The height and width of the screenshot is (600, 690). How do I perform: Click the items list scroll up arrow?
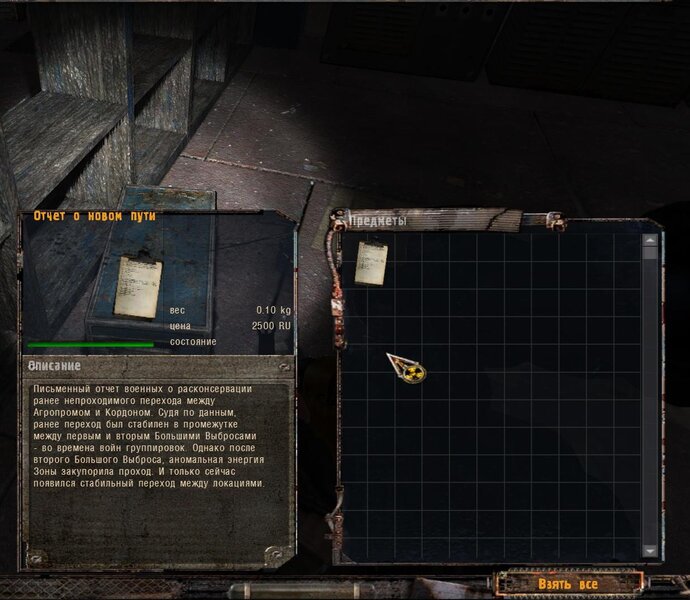[x=651, y=240]
